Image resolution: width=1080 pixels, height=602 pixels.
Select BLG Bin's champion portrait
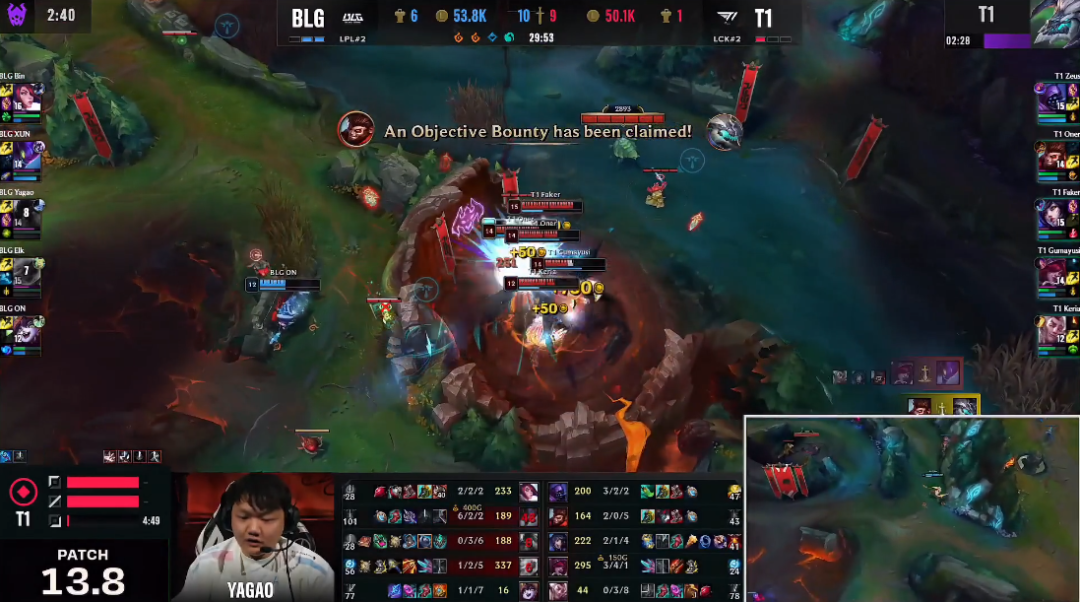(28, 97)
